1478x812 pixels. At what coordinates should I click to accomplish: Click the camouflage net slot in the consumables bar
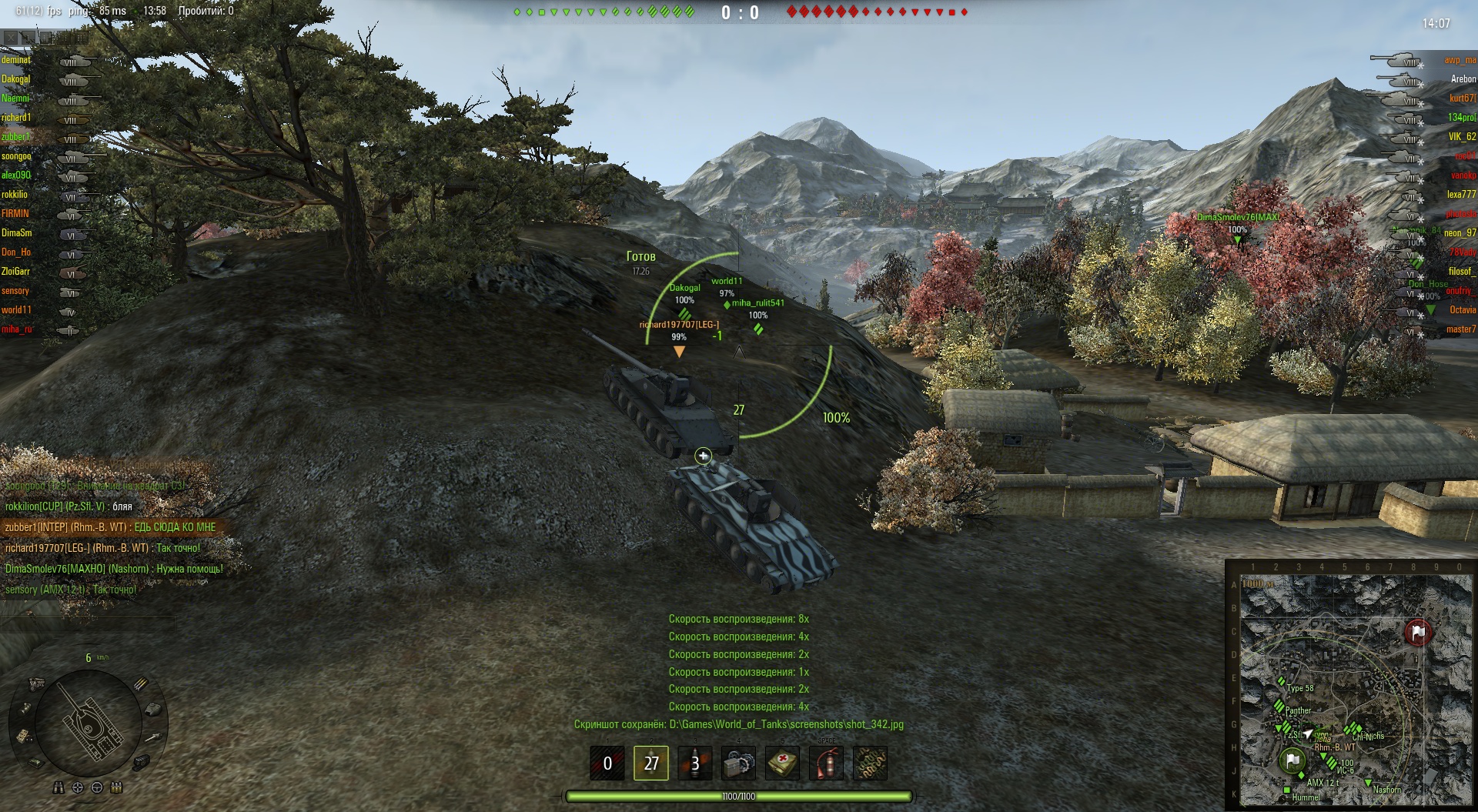[x=870, y=763]
